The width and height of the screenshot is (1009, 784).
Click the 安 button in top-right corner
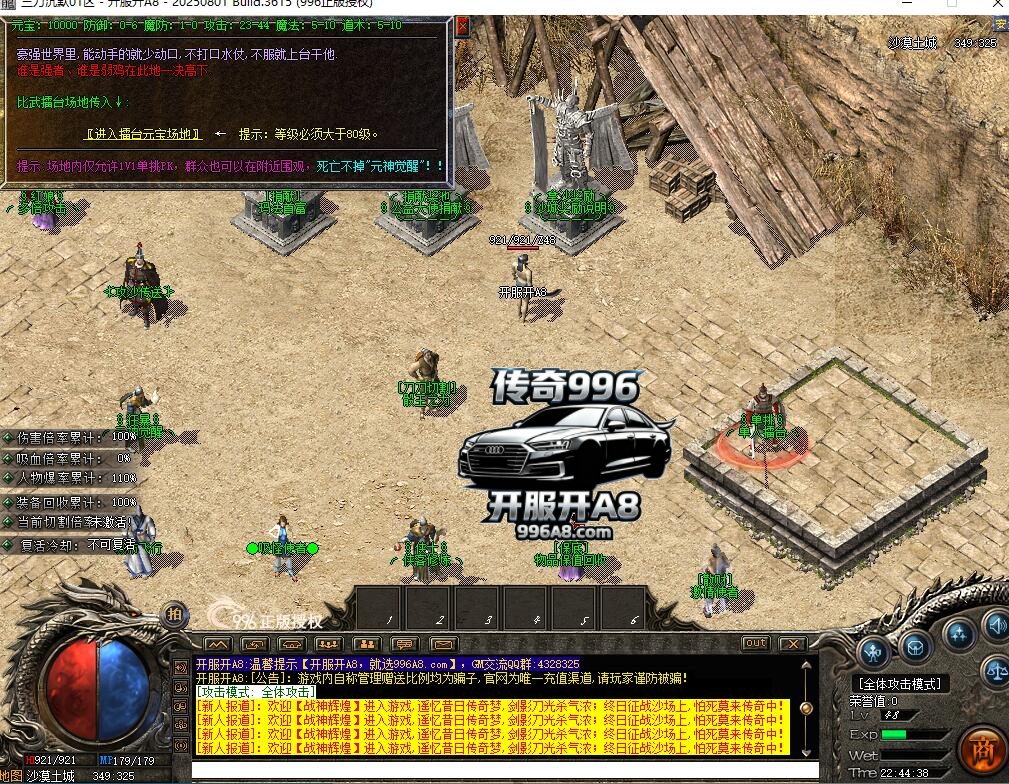[999, 23]
